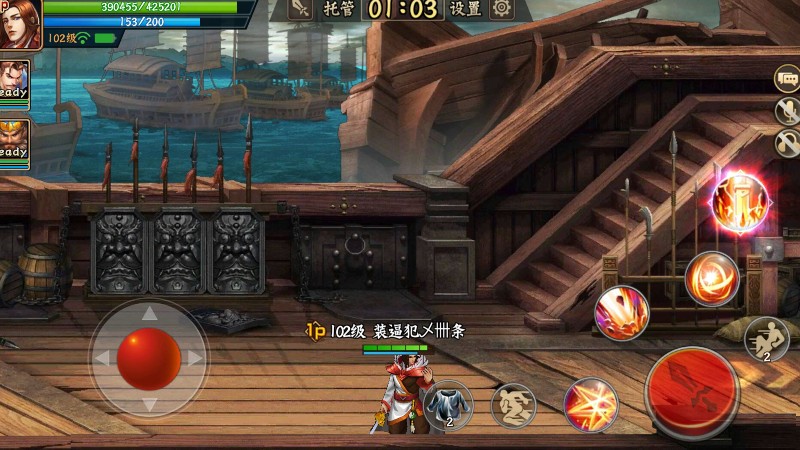Activate the fiery burst strike skill
This screenshot has width=800, height=450.
(590, 403)
